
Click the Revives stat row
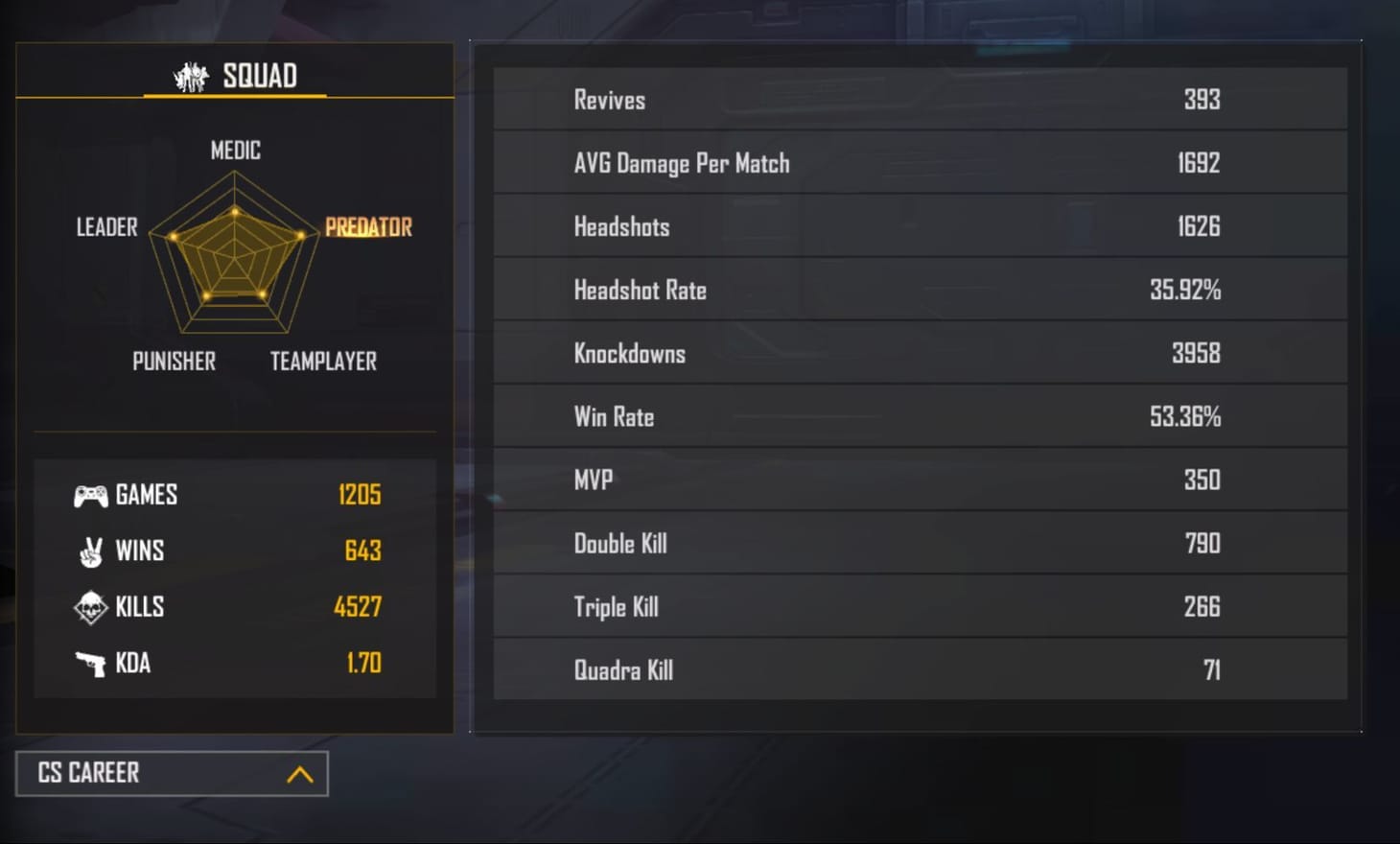point(916,99)
